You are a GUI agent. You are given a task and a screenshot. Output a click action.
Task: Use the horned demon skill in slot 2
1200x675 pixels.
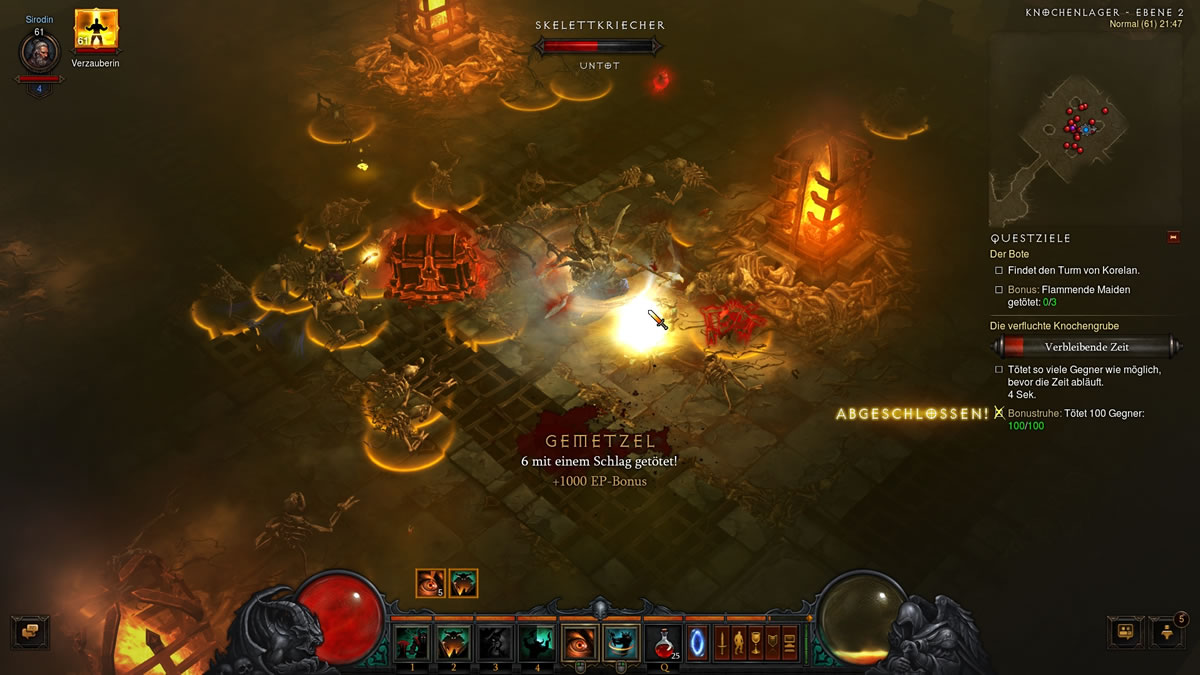pos(453,643)
